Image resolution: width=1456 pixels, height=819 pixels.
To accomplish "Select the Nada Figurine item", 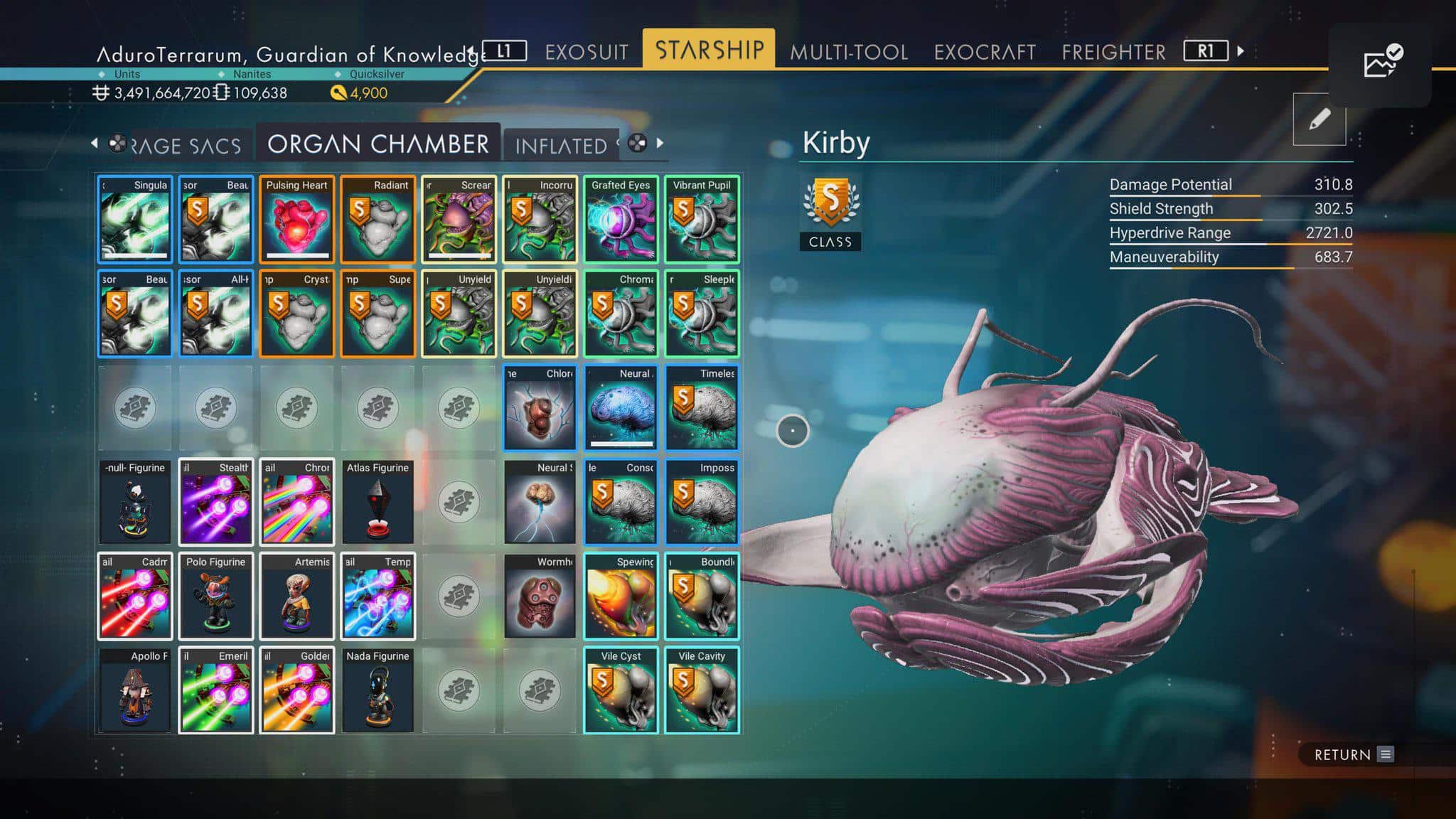I will pos(378,690).
